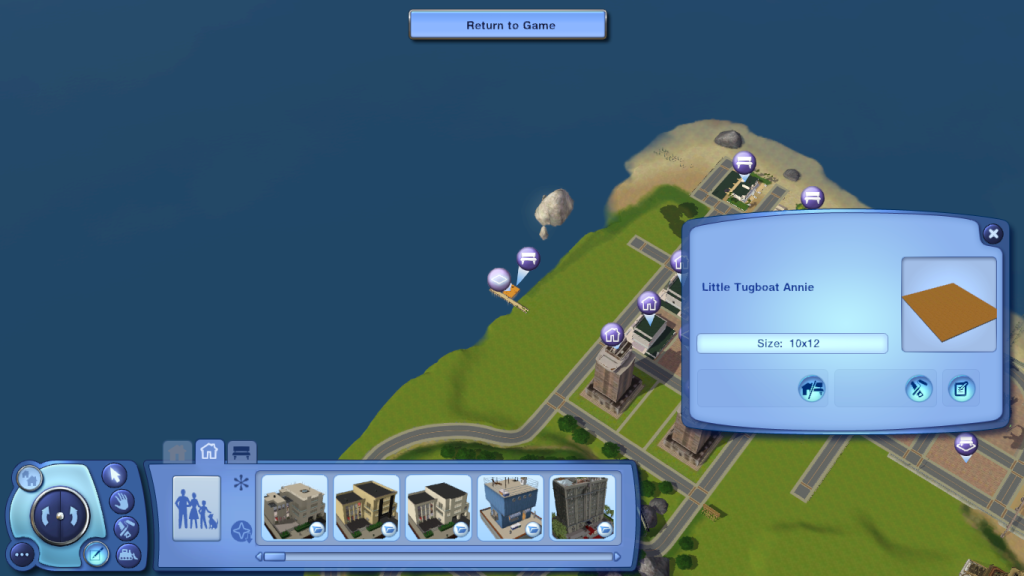Pick the dark grey high-rise lot thumbnail
This screenshot has width=1024, height=576.
coord(583,507)
